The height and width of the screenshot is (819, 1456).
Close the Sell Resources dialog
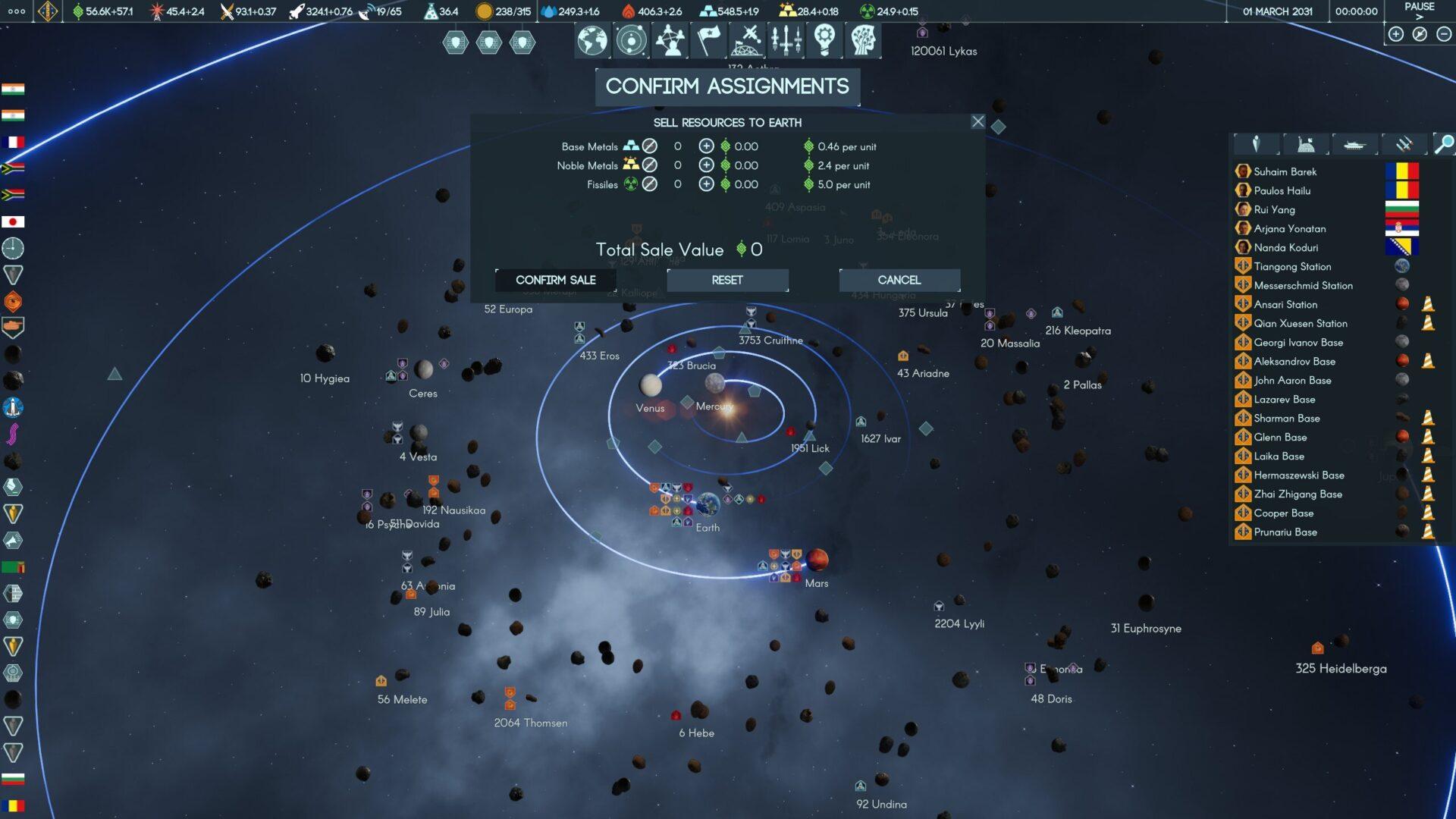[x=978, y=121]
